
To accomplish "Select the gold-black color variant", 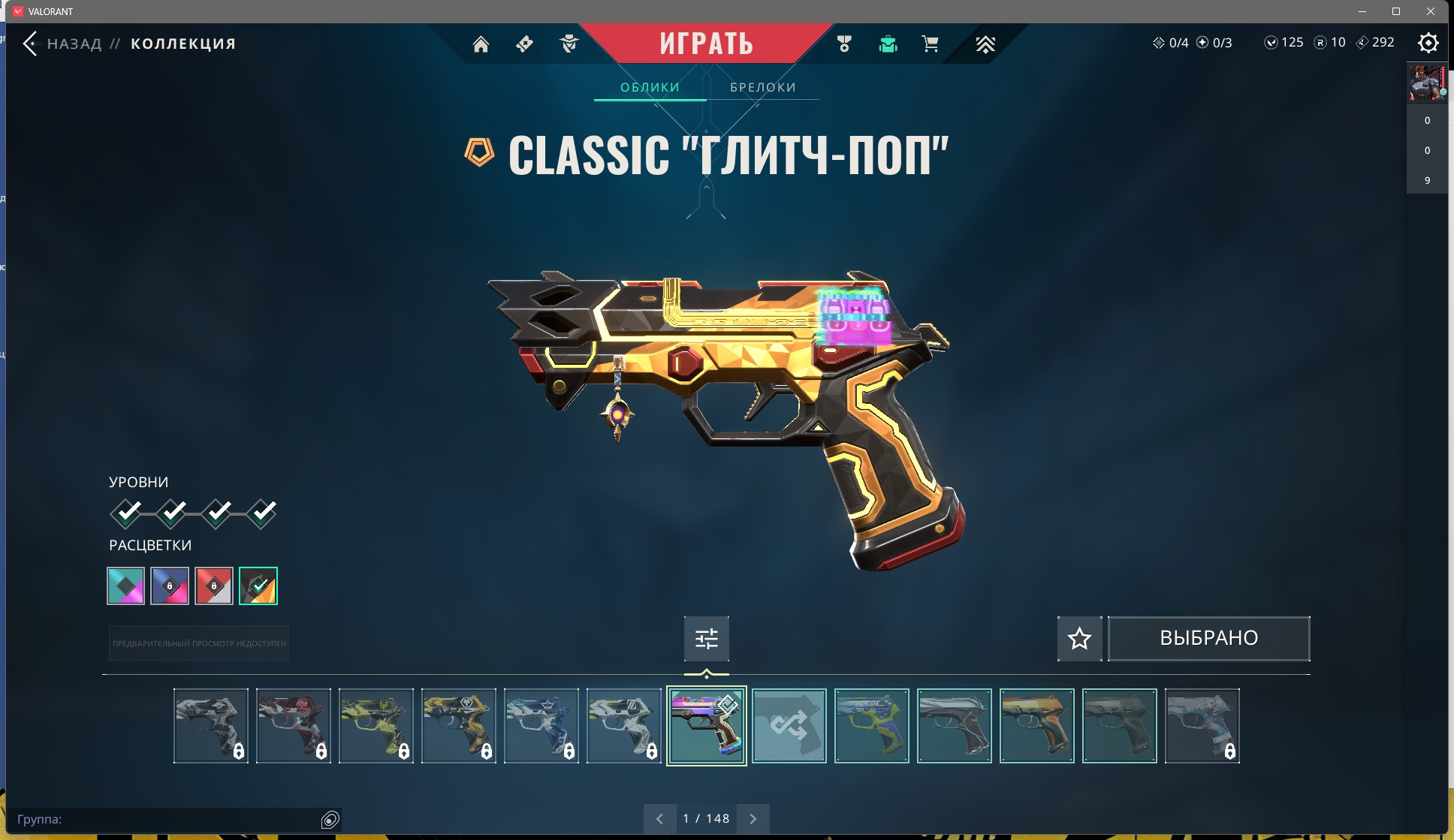I will 258,586.
